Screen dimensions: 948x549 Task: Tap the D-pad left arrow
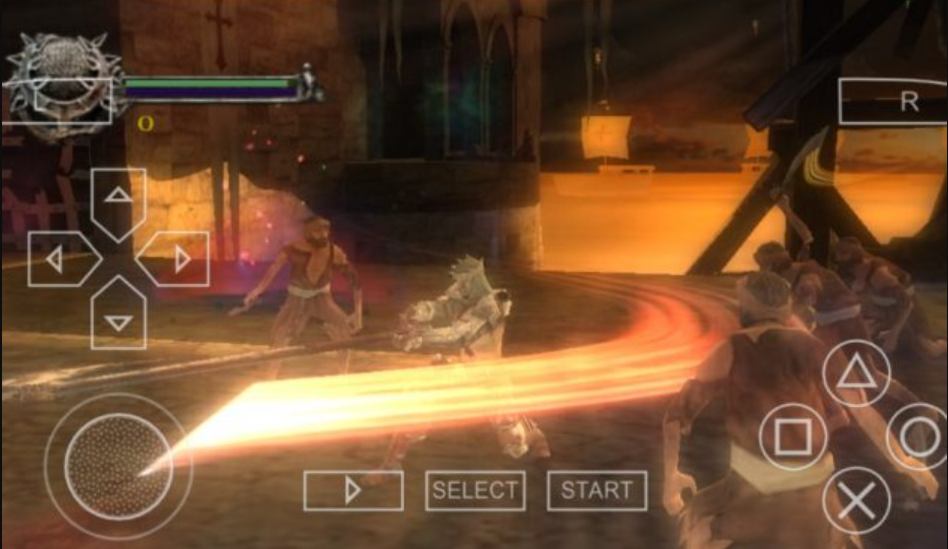59,259
